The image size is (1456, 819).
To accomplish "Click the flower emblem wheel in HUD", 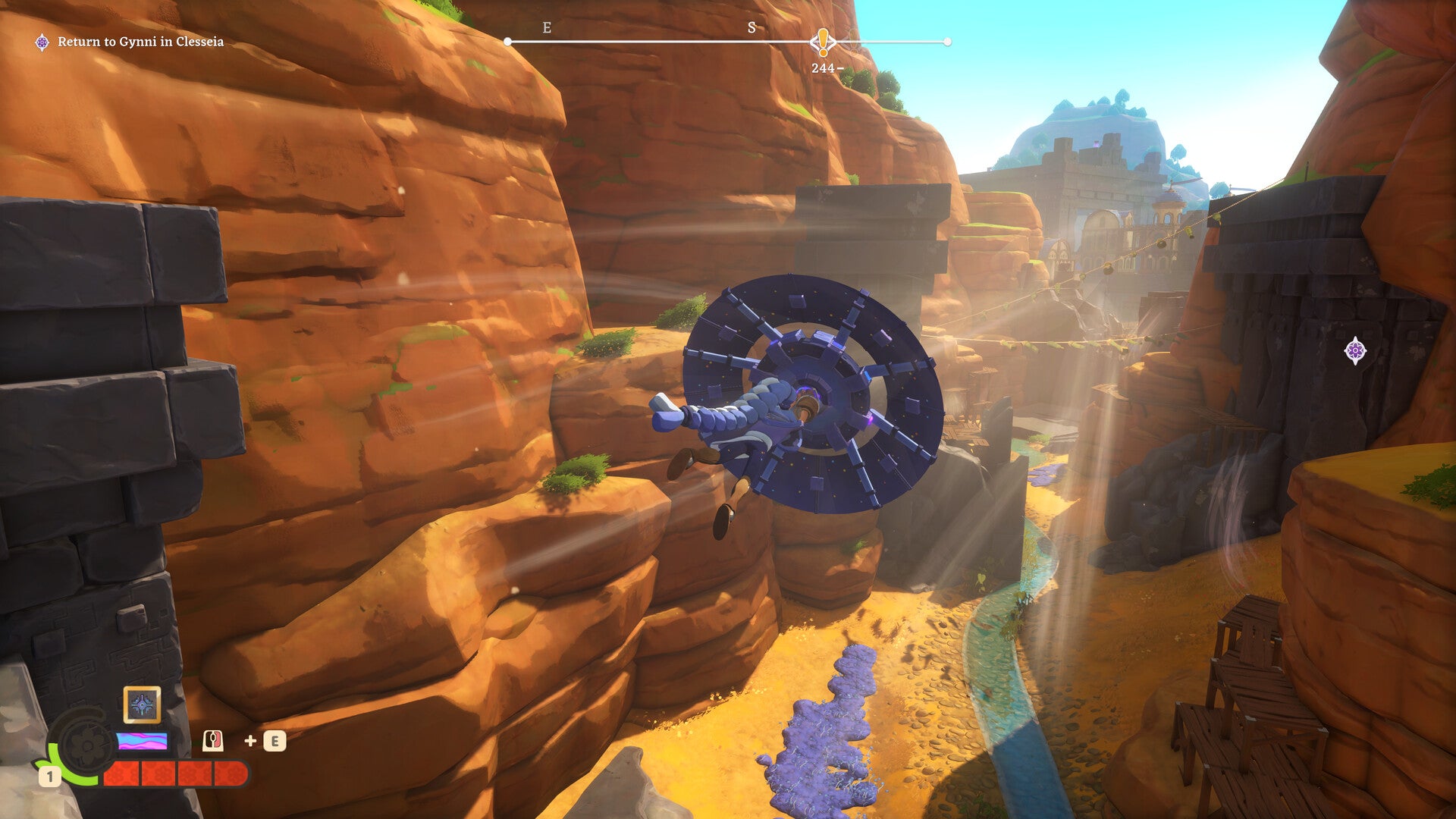I will (x=85, y=746).
